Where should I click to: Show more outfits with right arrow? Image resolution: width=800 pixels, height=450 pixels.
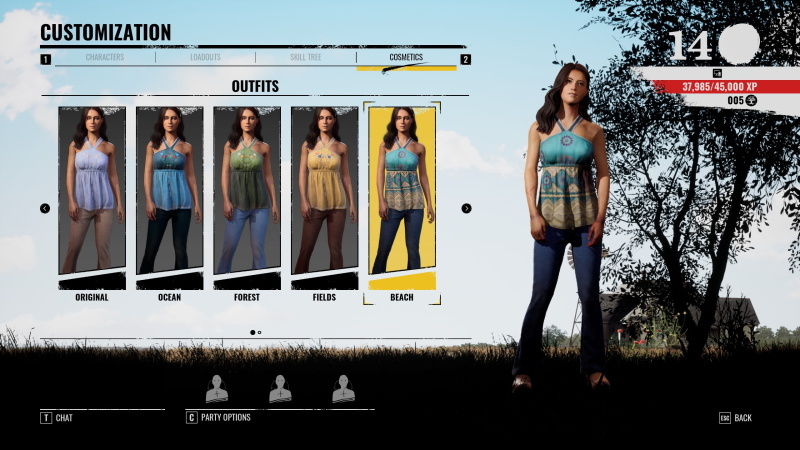(x=466, y=208)
